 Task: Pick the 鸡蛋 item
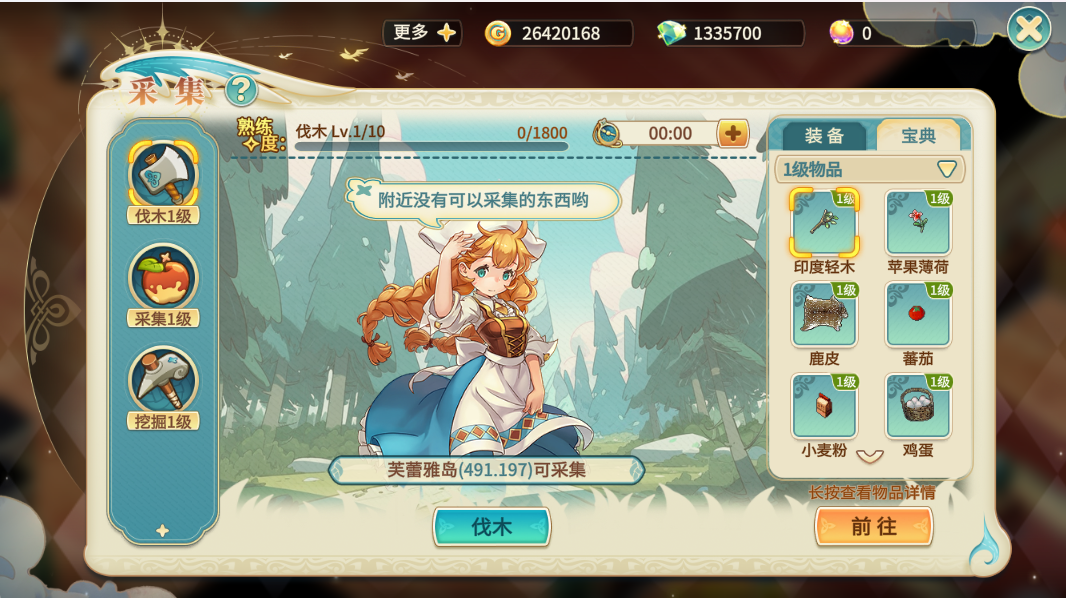pos(918,407)
